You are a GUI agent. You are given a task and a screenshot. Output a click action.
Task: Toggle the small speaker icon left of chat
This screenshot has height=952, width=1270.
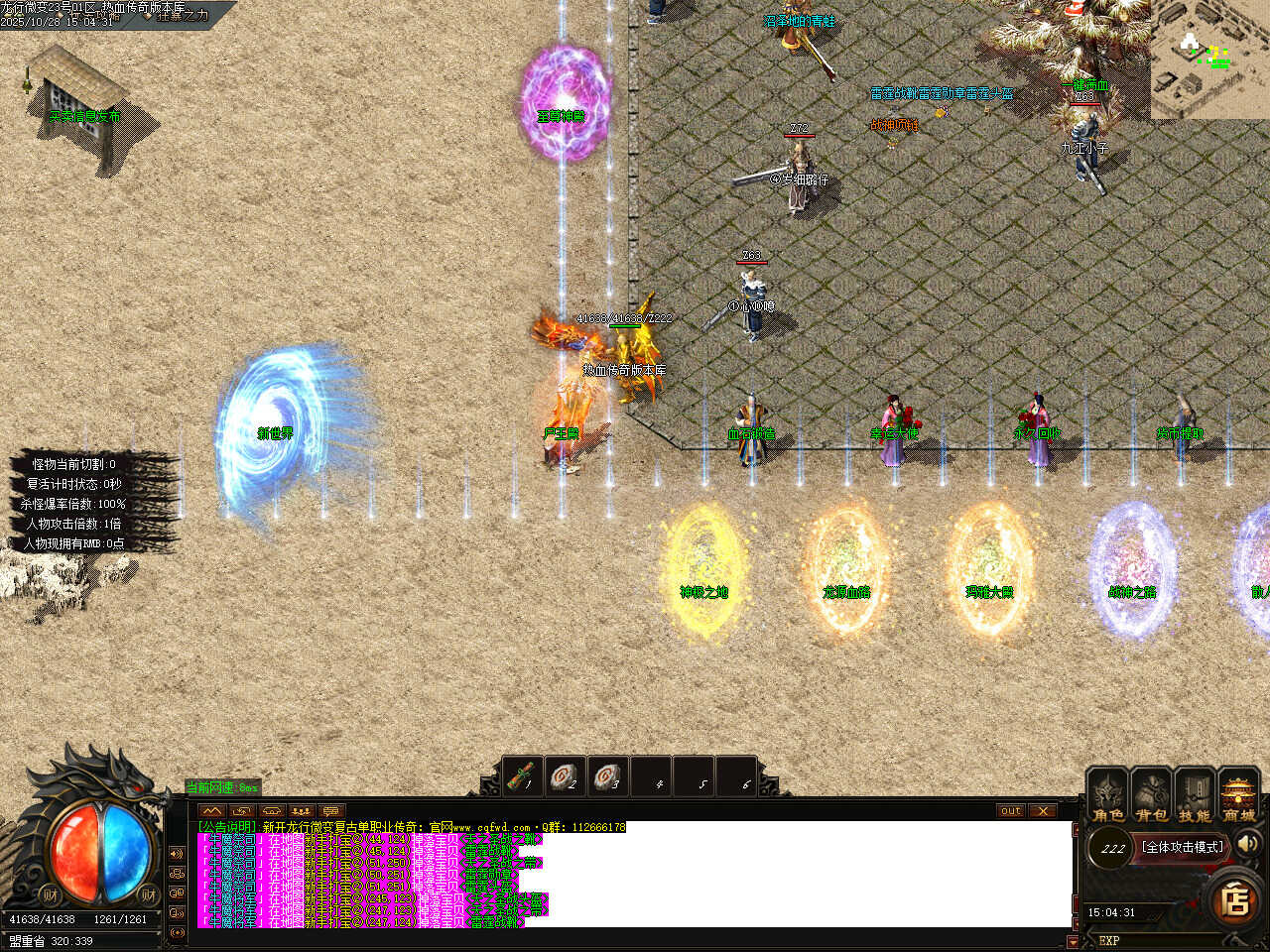point(178,854)
